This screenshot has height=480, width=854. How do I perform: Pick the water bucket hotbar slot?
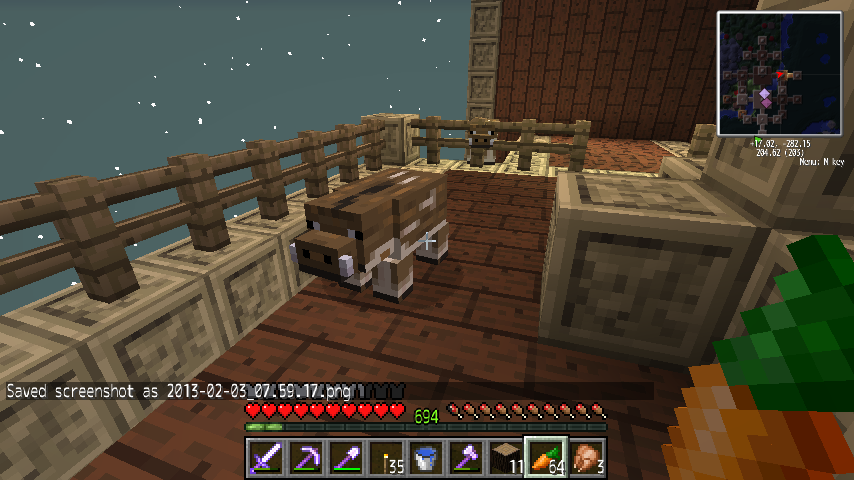click(x=425, y=458)
